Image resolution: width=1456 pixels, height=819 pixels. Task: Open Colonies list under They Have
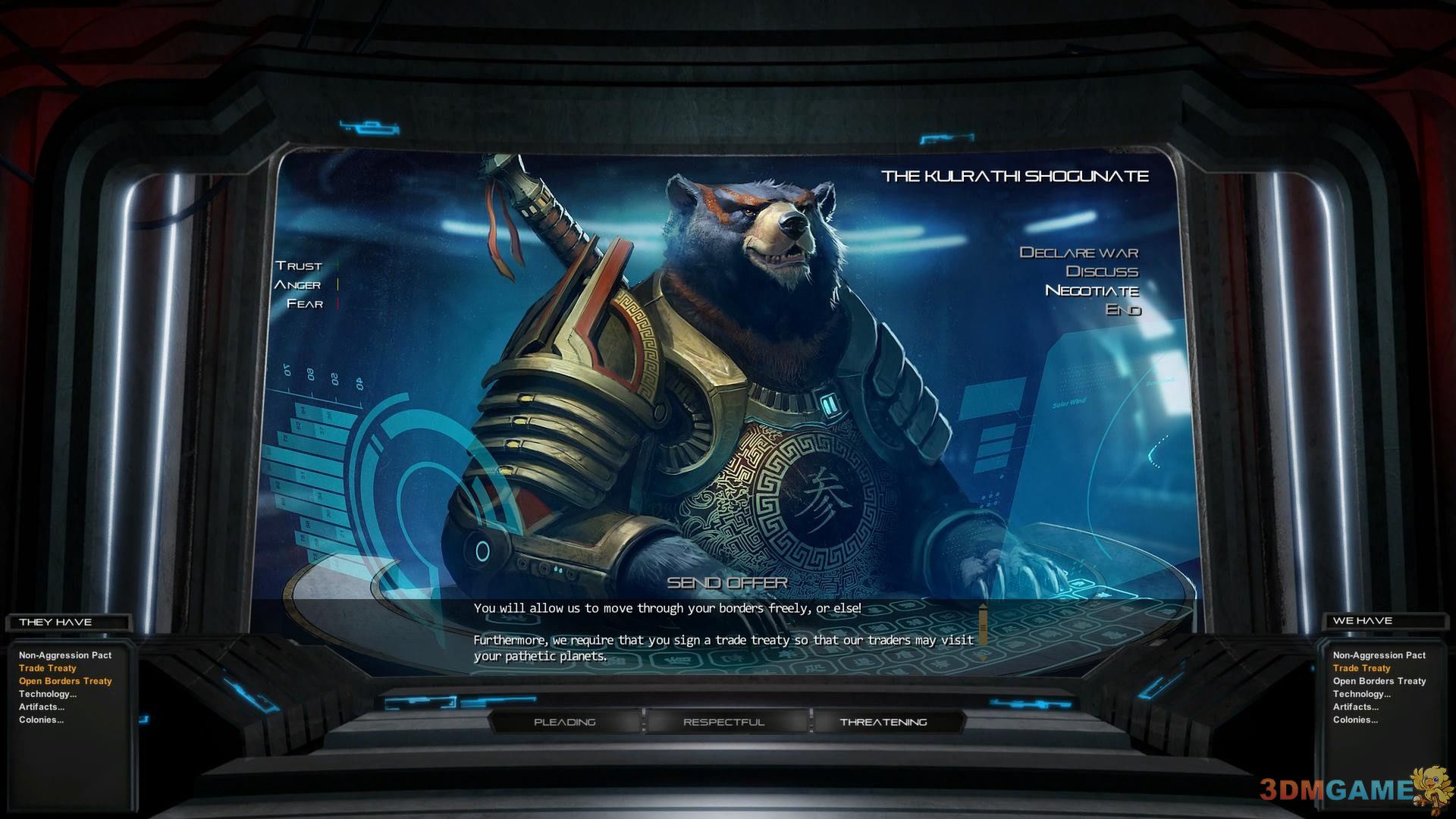coord(41,720)
